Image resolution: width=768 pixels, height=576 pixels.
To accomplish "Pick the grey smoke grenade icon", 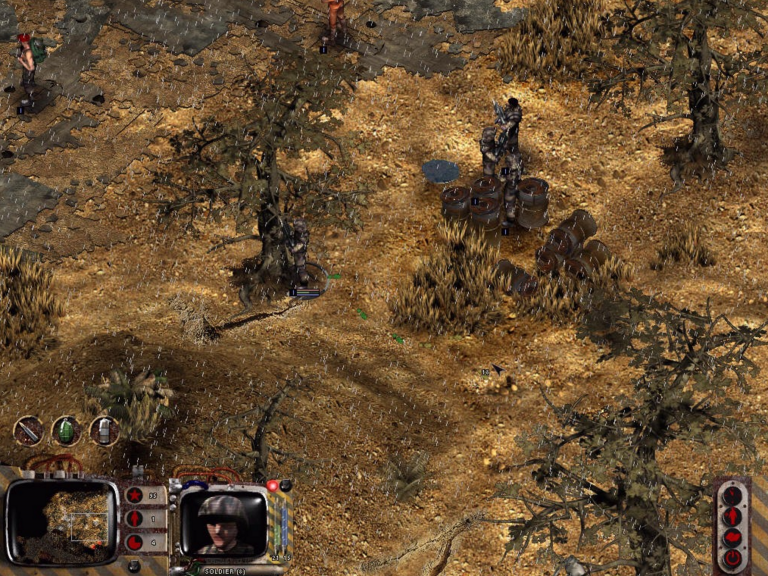I will (104, 431).
